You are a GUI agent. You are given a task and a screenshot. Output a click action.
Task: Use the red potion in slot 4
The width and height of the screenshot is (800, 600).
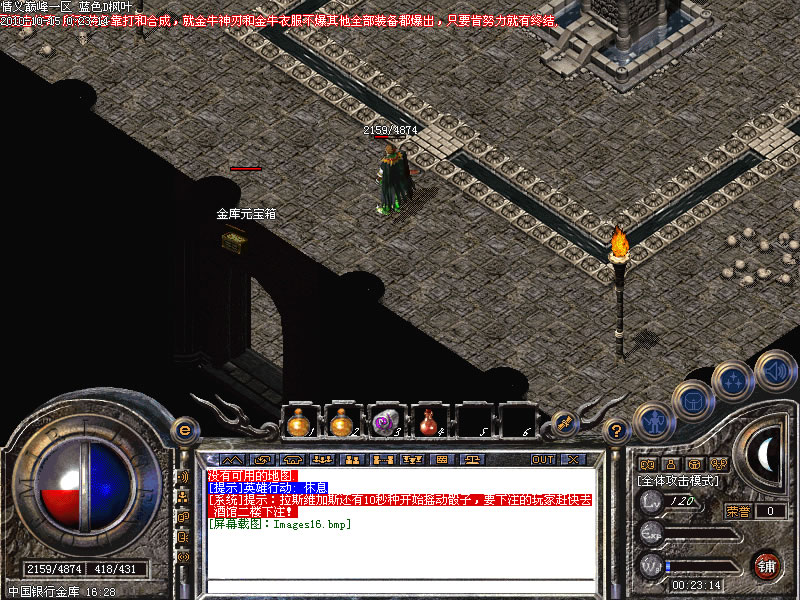coord(428,424)
